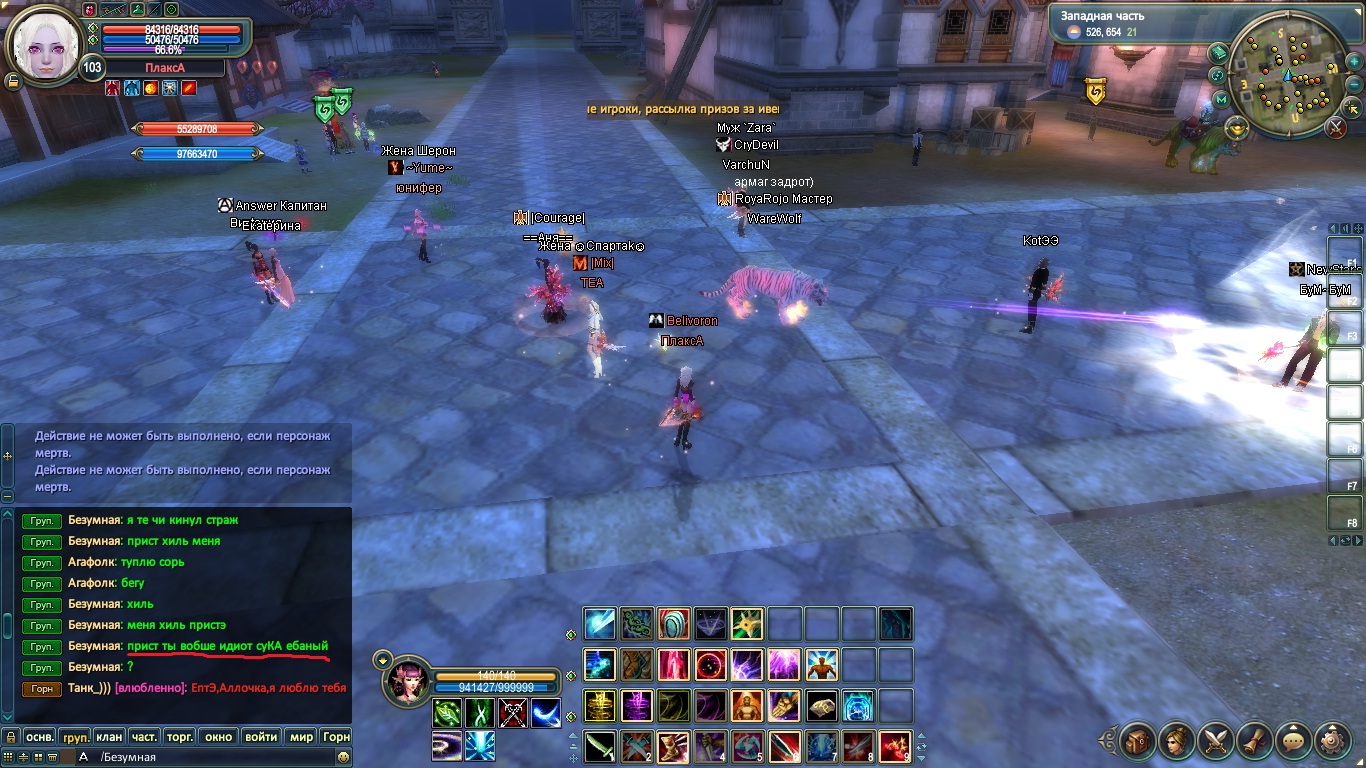The height and width of the screenshot is (768, 1366).
Task: Open the yellow smiley emoticon picker
Action: 343,757
